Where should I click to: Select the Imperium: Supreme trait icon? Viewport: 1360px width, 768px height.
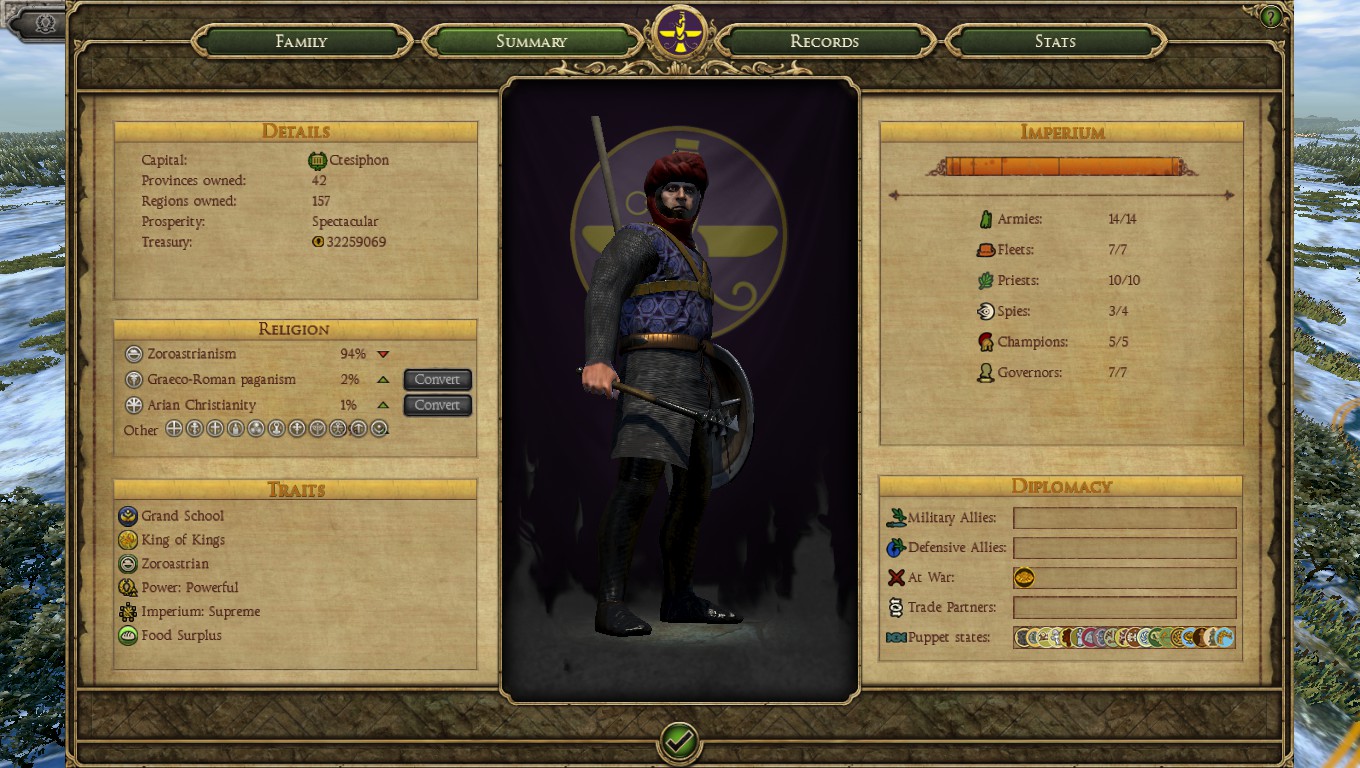pos(128,612)
